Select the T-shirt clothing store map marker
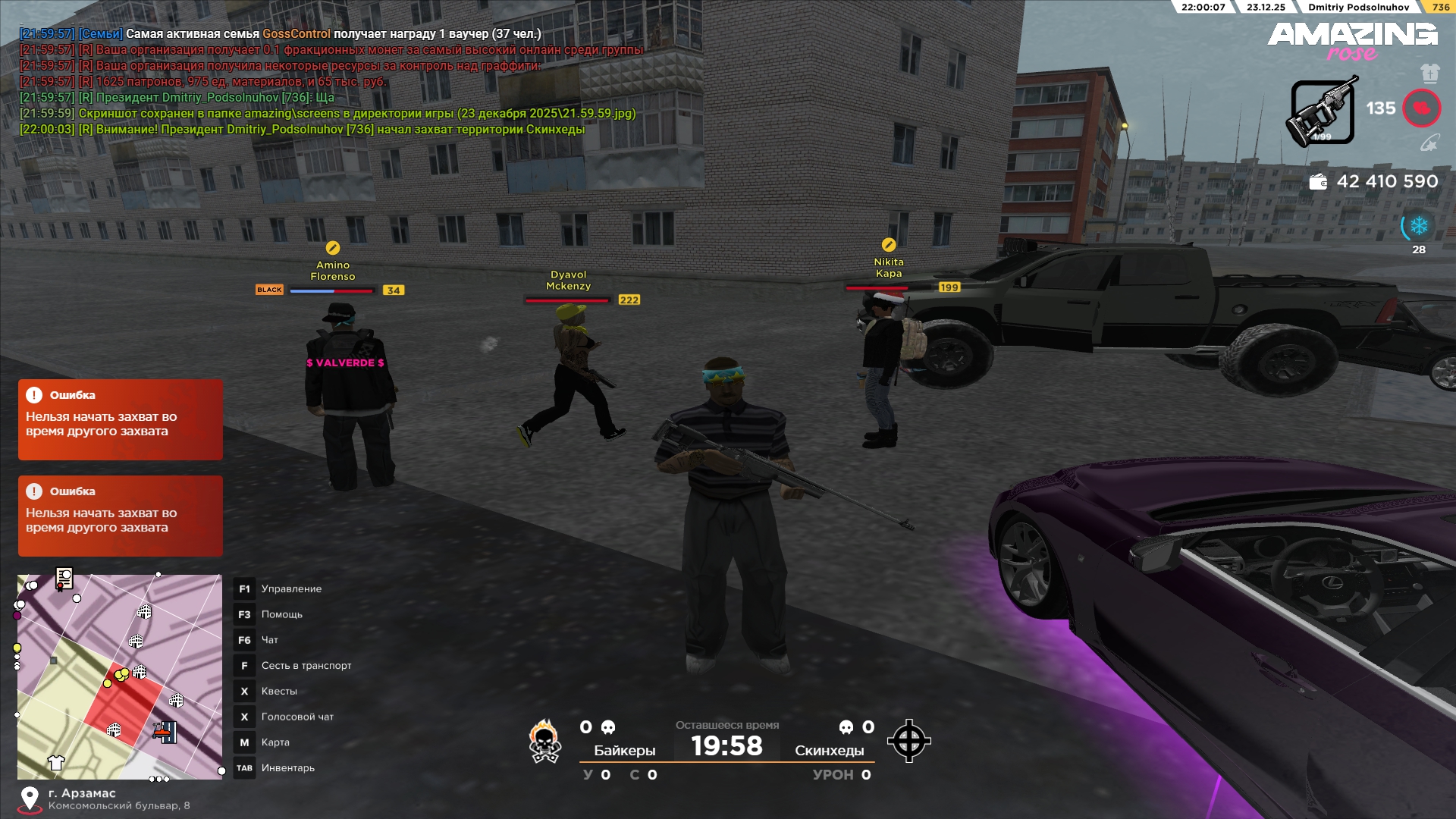 click(56, 762)
